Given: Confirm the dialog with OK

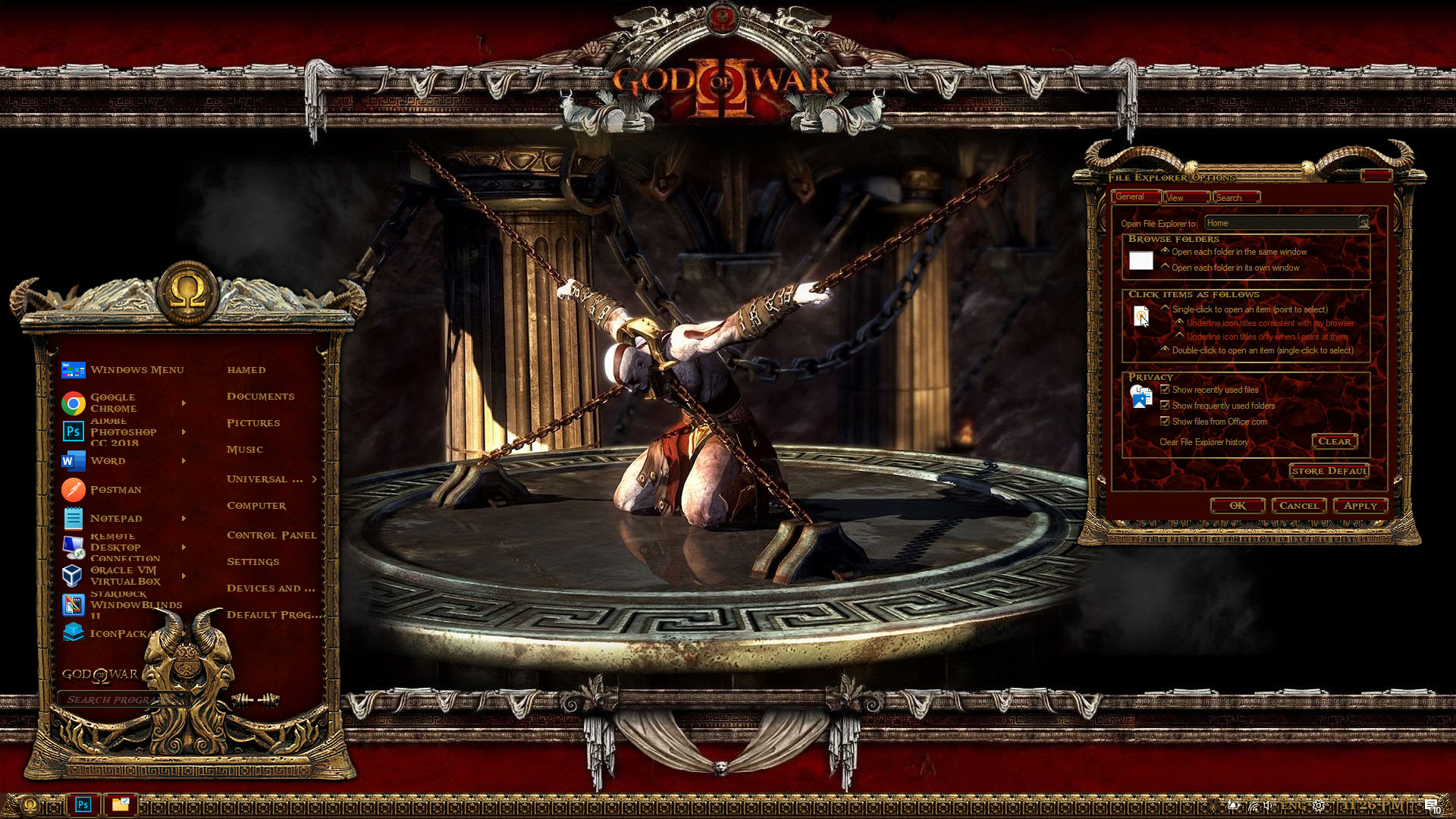Looking at the screenshot, I should click(x=1238, y=506).
